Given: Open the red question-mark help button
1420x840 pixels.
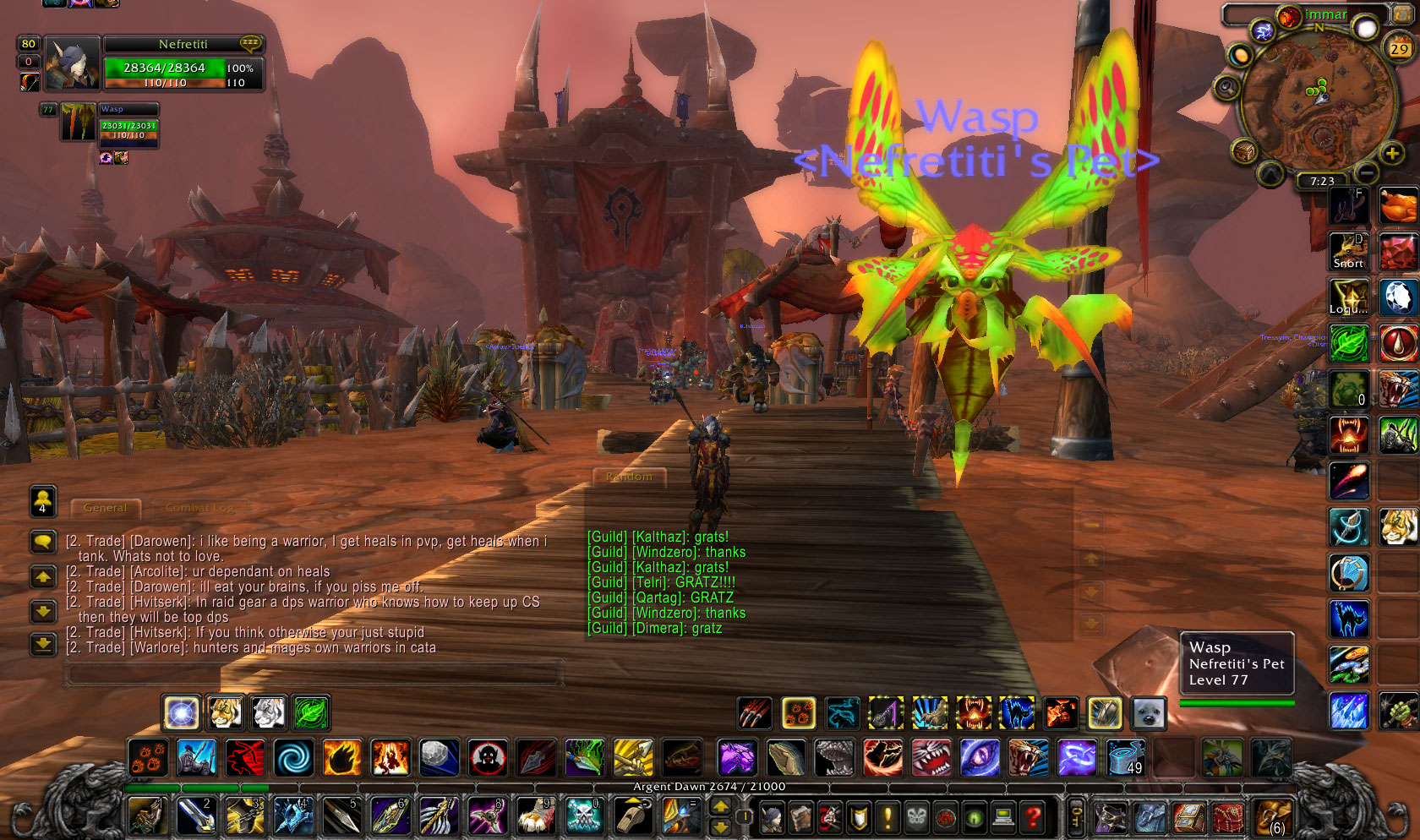Looking at the screenshot, I should coord(1032,817).
